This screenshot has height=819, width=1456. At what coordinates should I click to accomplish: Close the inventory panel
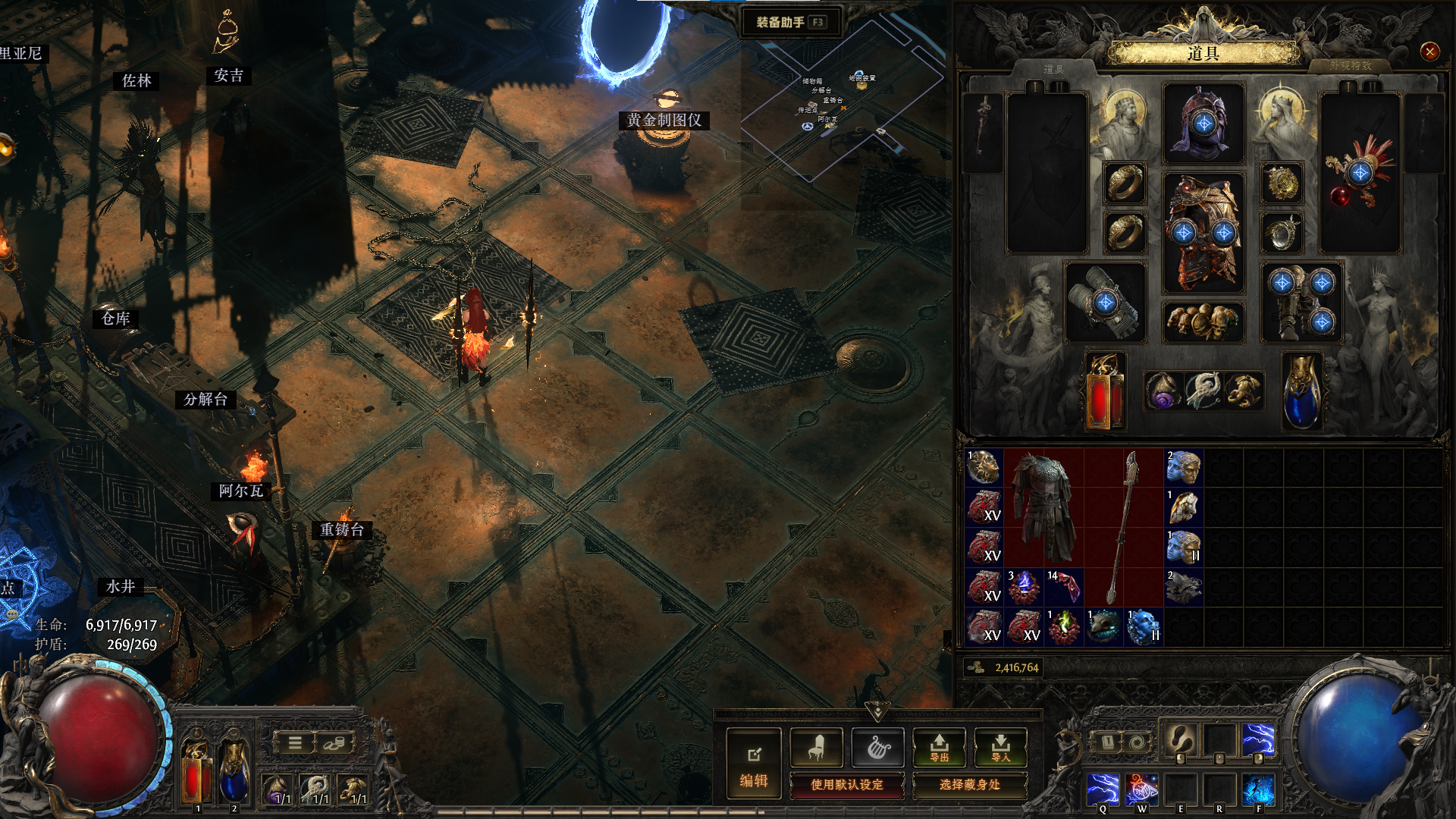tap(1429, 52)
